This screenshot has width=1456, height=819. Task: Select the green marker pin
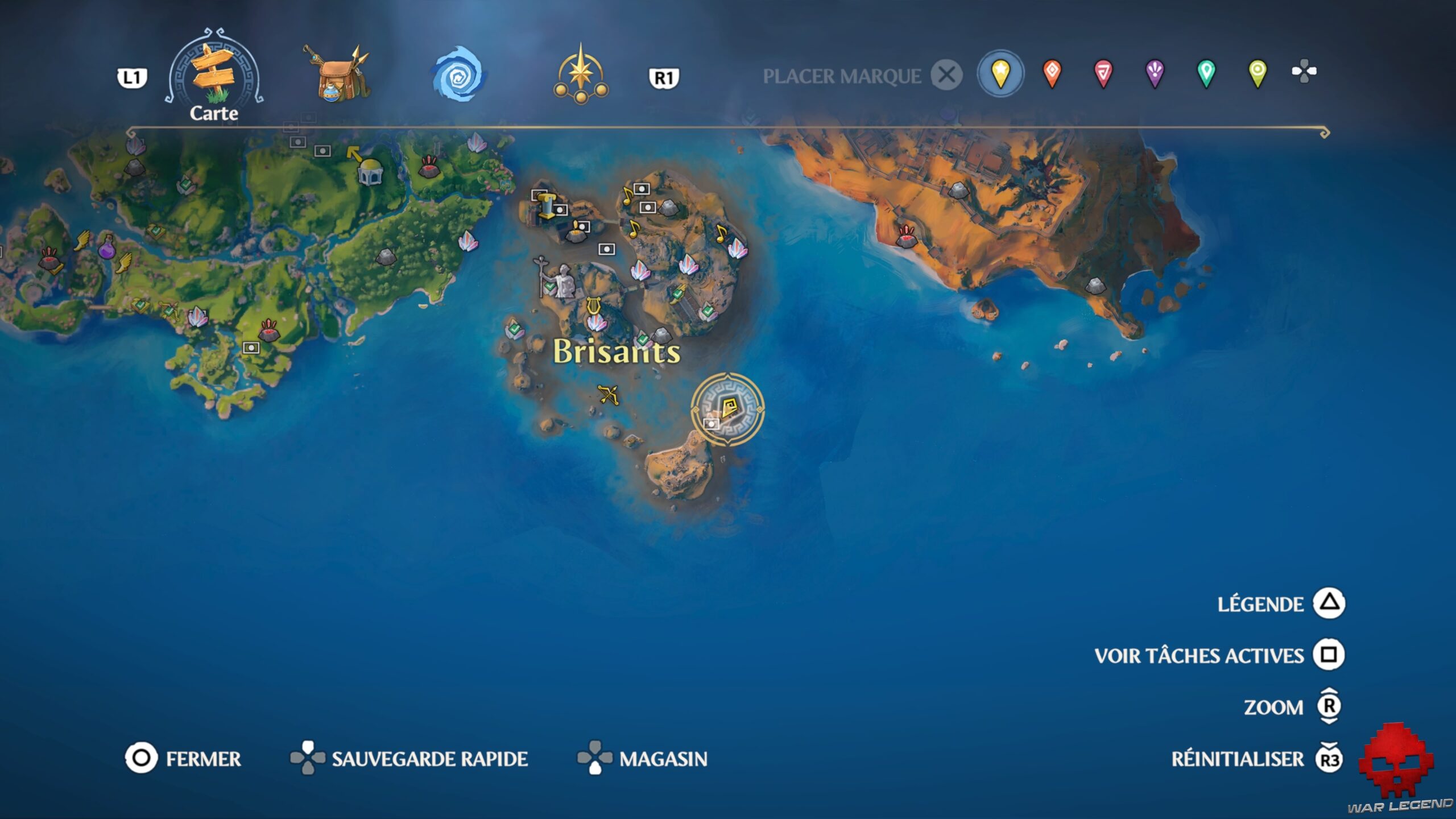[x=1208, y=72]
